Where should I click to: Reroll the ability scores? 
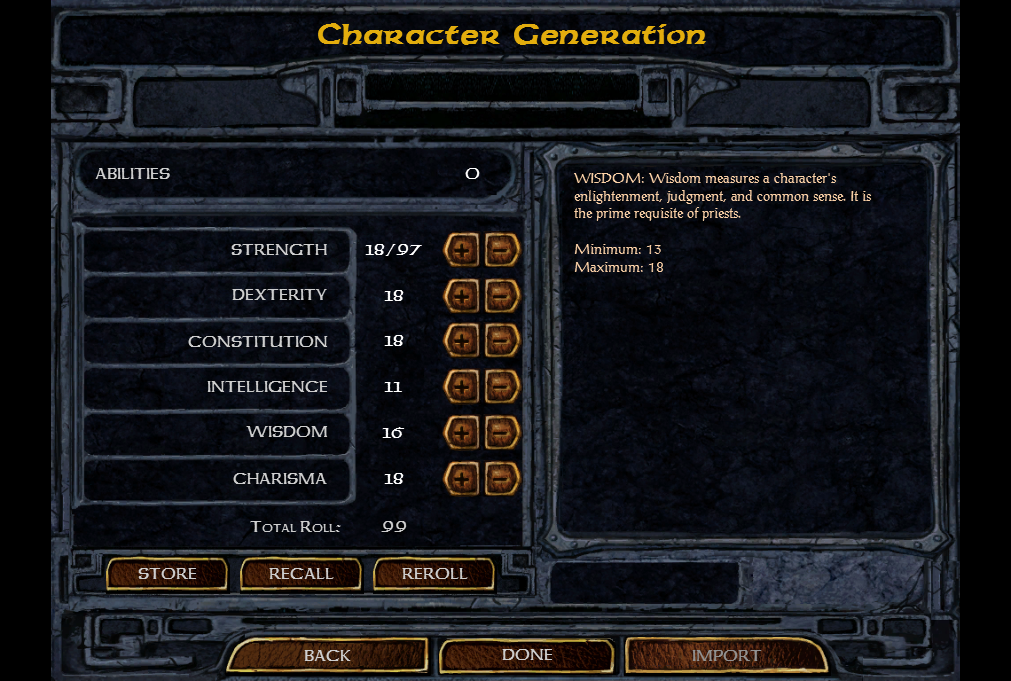(x=434, y=574)
